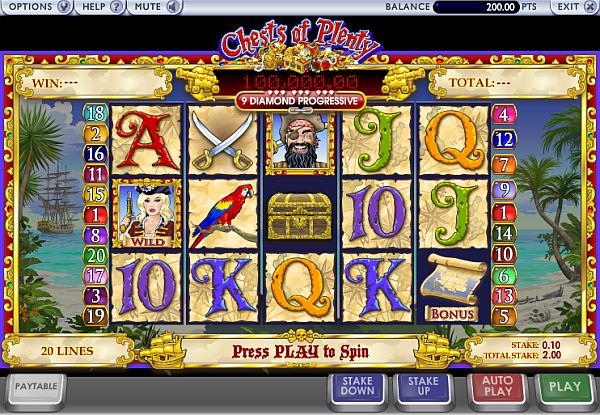Spin the reels with the Play button
The height and width of the screenshot is (415, 600).
[x=565, y=388]
